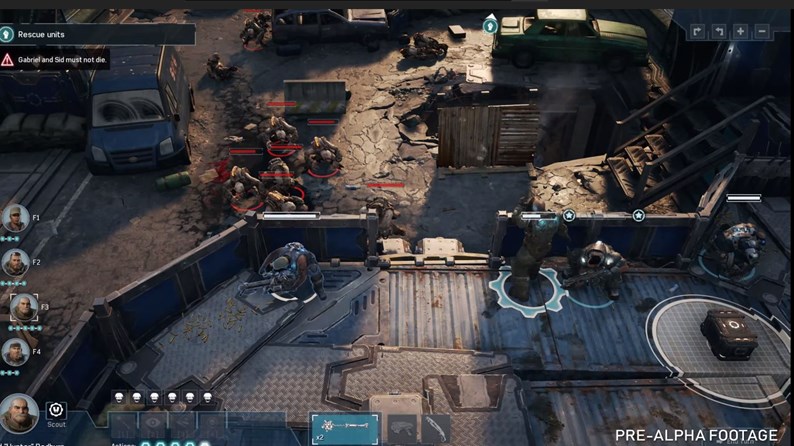
Task: Click the large active character portrait
Action: click(19, 414)
